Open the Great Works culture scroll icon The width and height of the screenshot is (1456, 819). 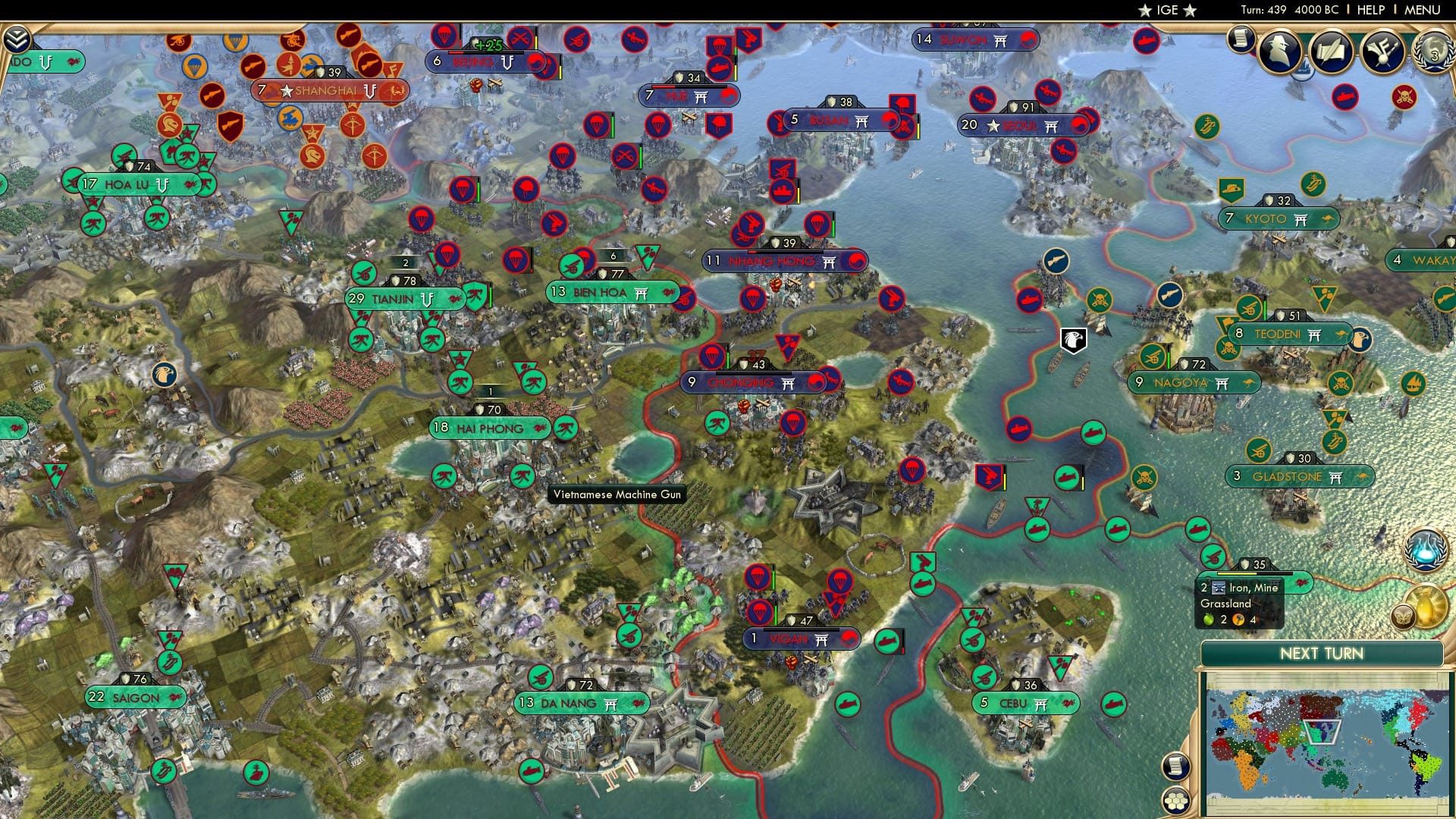point(1331,52)
